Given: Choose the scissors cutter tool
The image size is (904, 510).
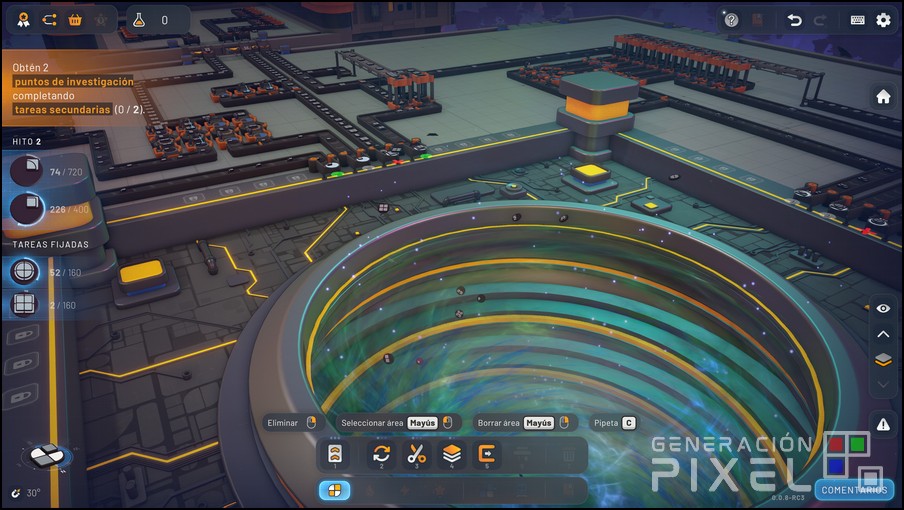Looking at the screenshot, I should (x=417, y=455).
